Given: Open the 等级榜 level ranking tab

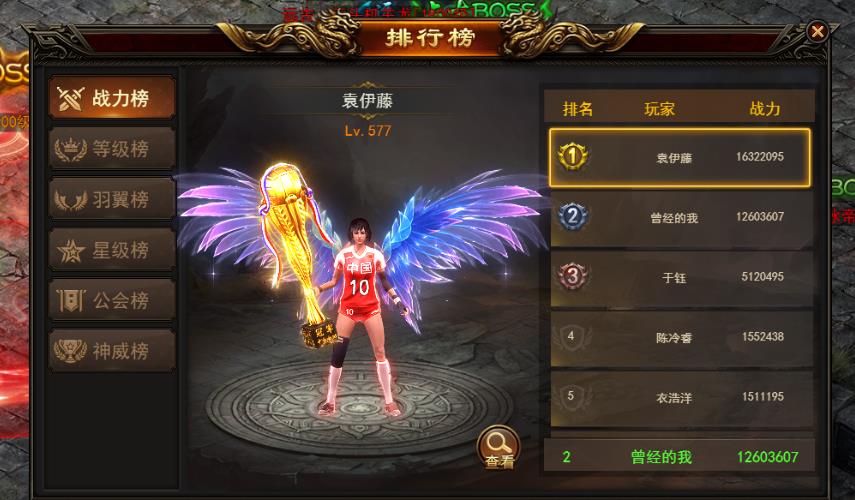Looking at the screenshot, I should pyautogui.click(x=113, y=149).
